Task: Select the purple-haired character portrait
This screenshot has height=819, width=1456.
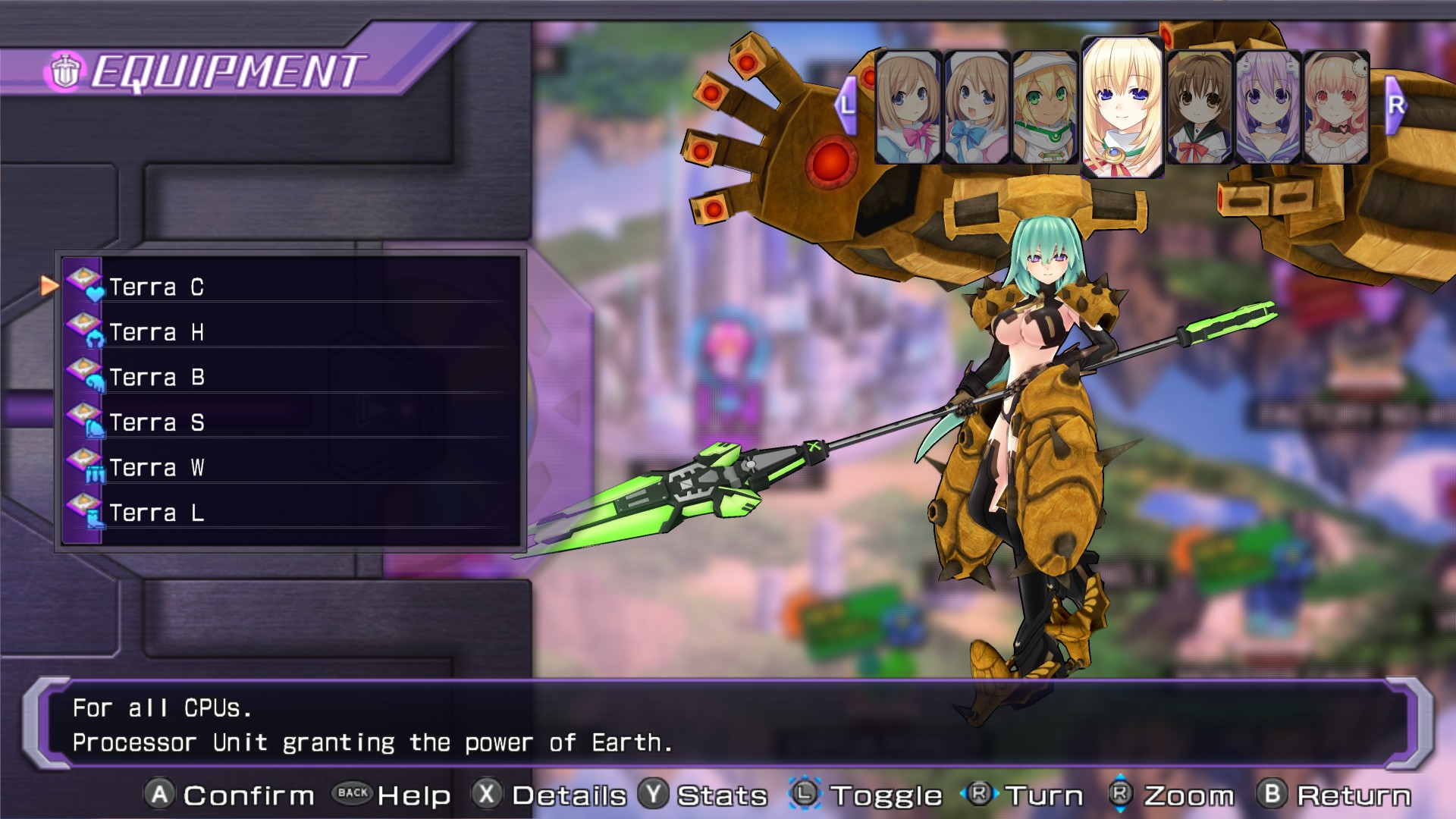Action: click(x=1267, y=108)
